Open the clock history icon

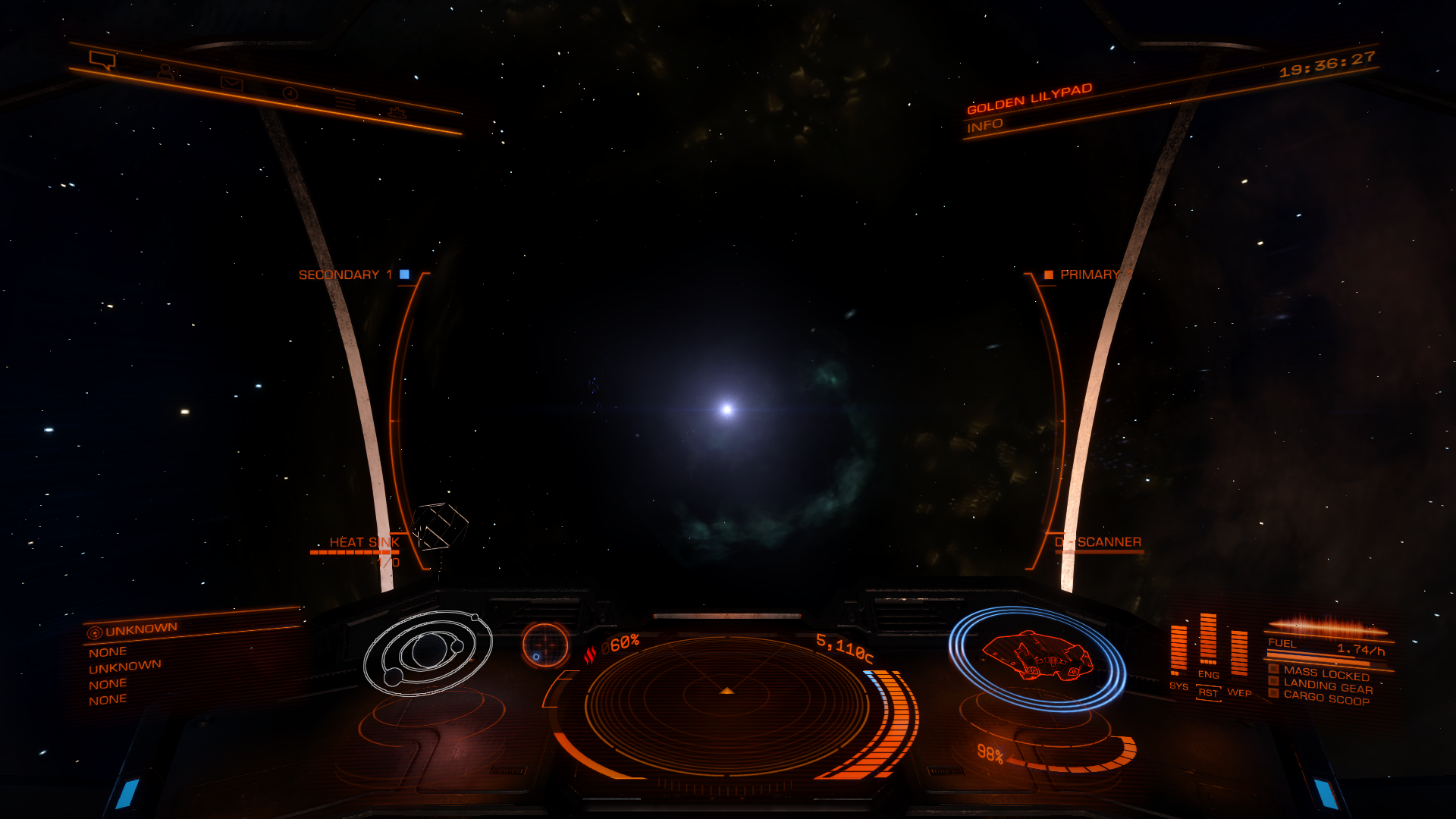click(x=290, y=93)
